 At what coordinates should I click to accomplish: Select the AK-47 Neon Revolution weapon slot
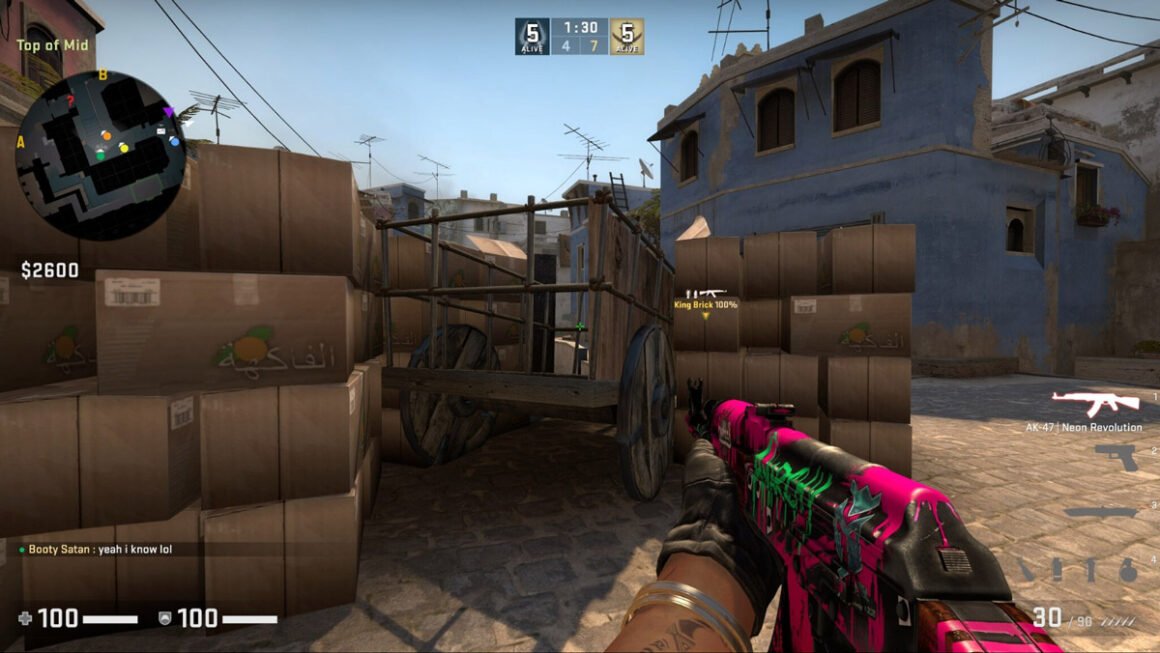(1095, 403)
